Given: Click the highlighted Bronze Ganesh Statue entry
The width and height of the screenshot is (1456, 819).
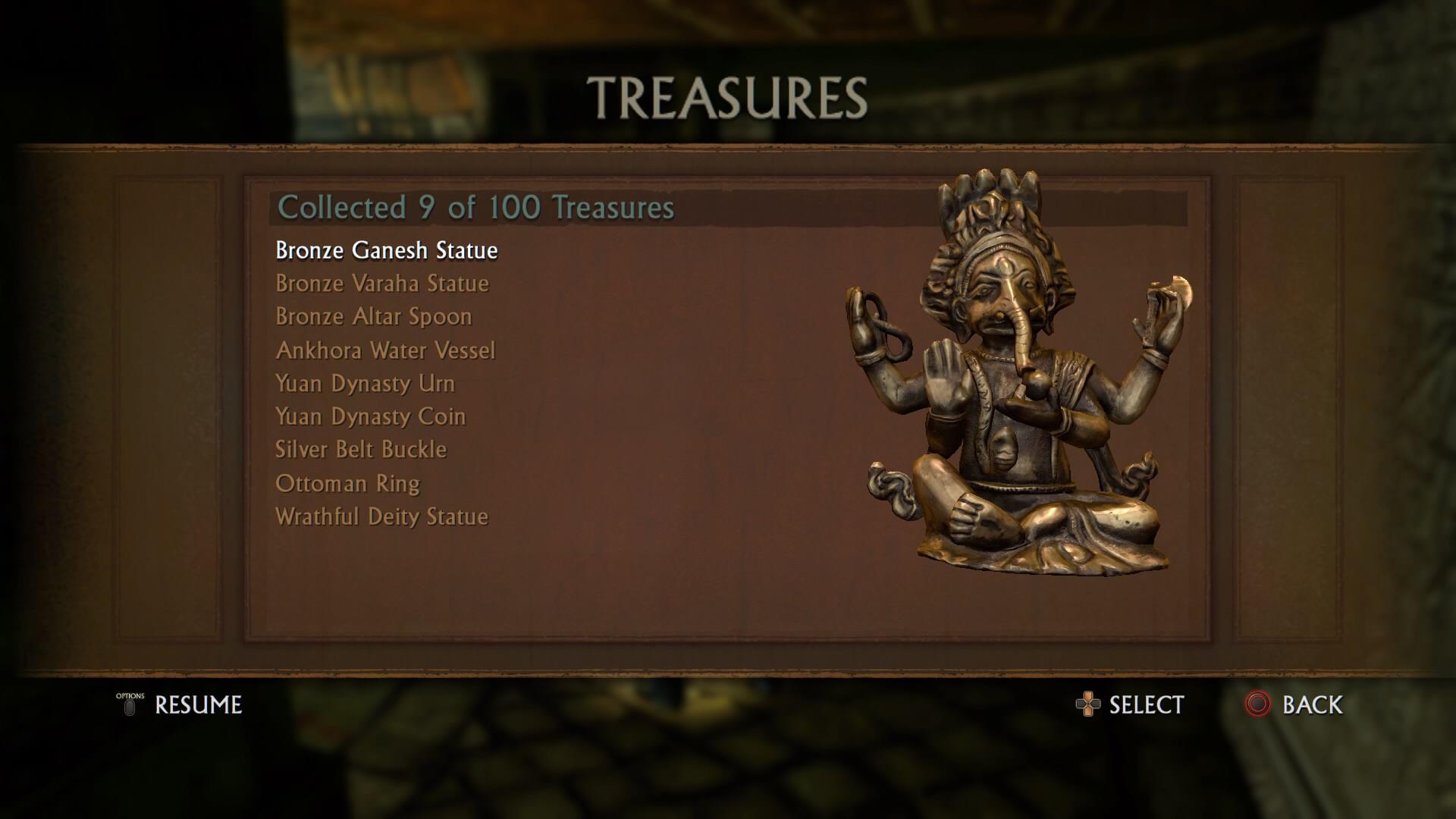Looking at the screenshot, I should point(386,250).
